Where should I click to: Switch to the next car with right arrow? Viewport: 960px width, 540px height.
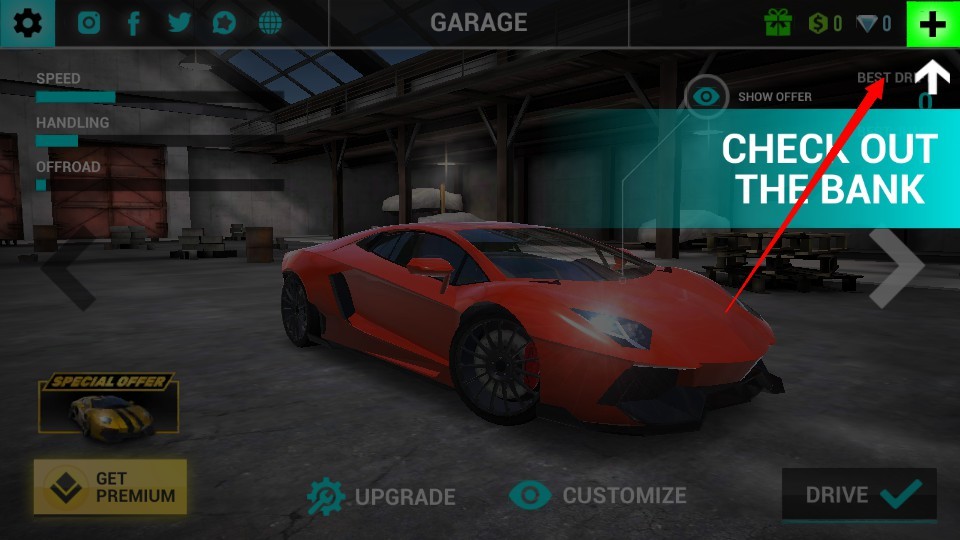[896, 268]
